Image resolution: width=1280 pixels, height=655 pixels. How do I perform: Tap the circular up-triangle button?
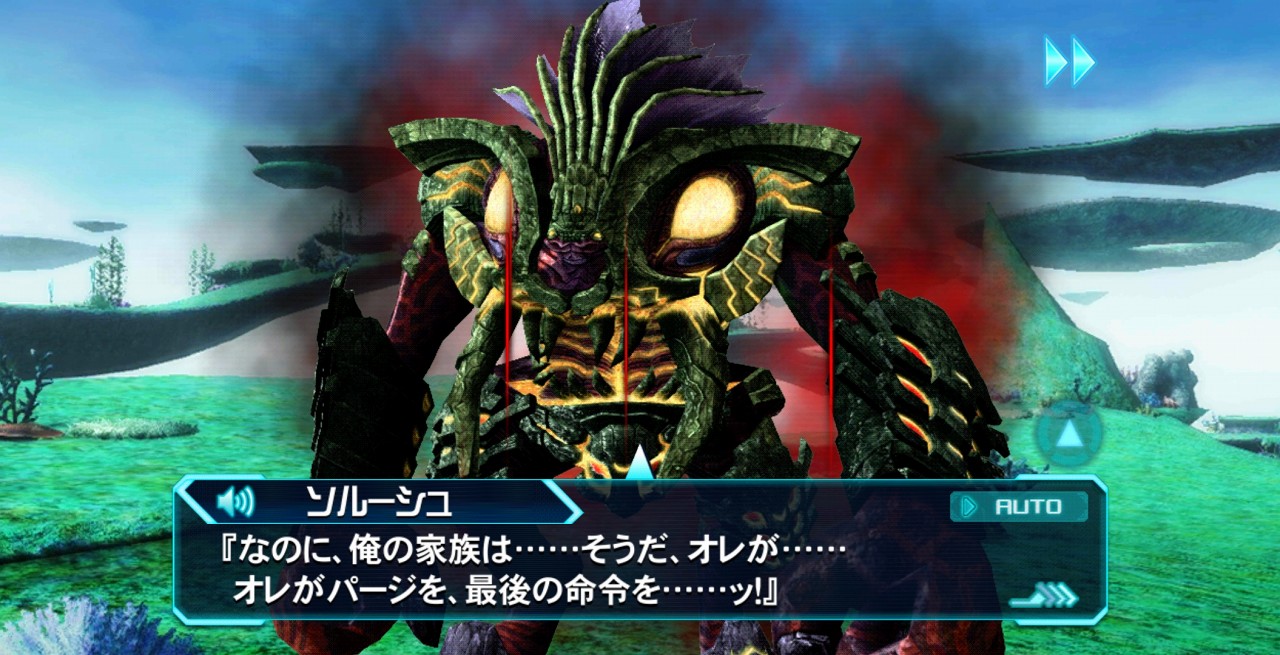(1068, 435)
